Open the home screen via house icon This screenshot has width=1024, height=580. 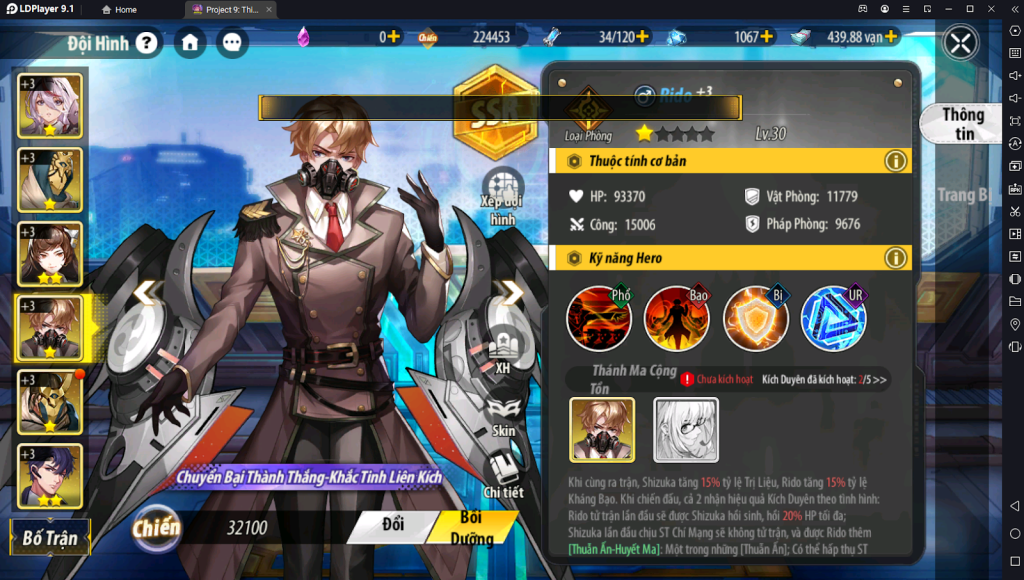point(190,43)
